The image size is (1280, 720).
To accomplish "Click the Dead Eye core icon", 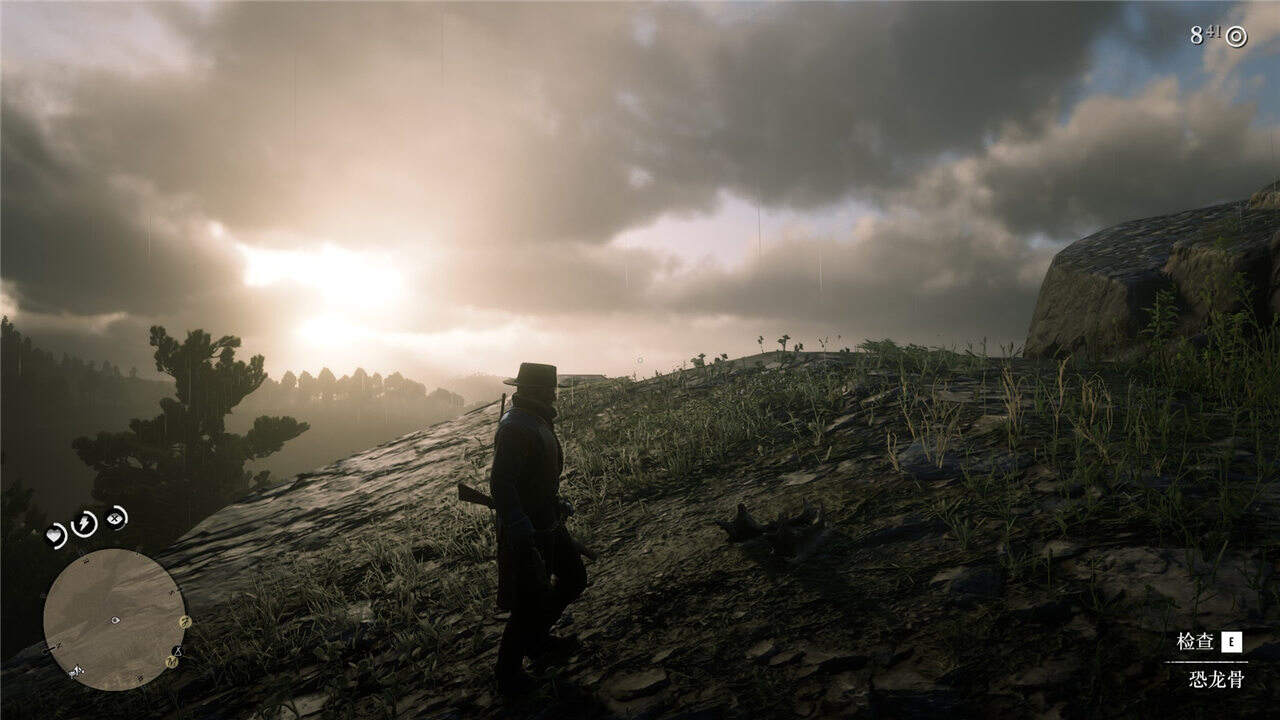I will pos(116,518).
